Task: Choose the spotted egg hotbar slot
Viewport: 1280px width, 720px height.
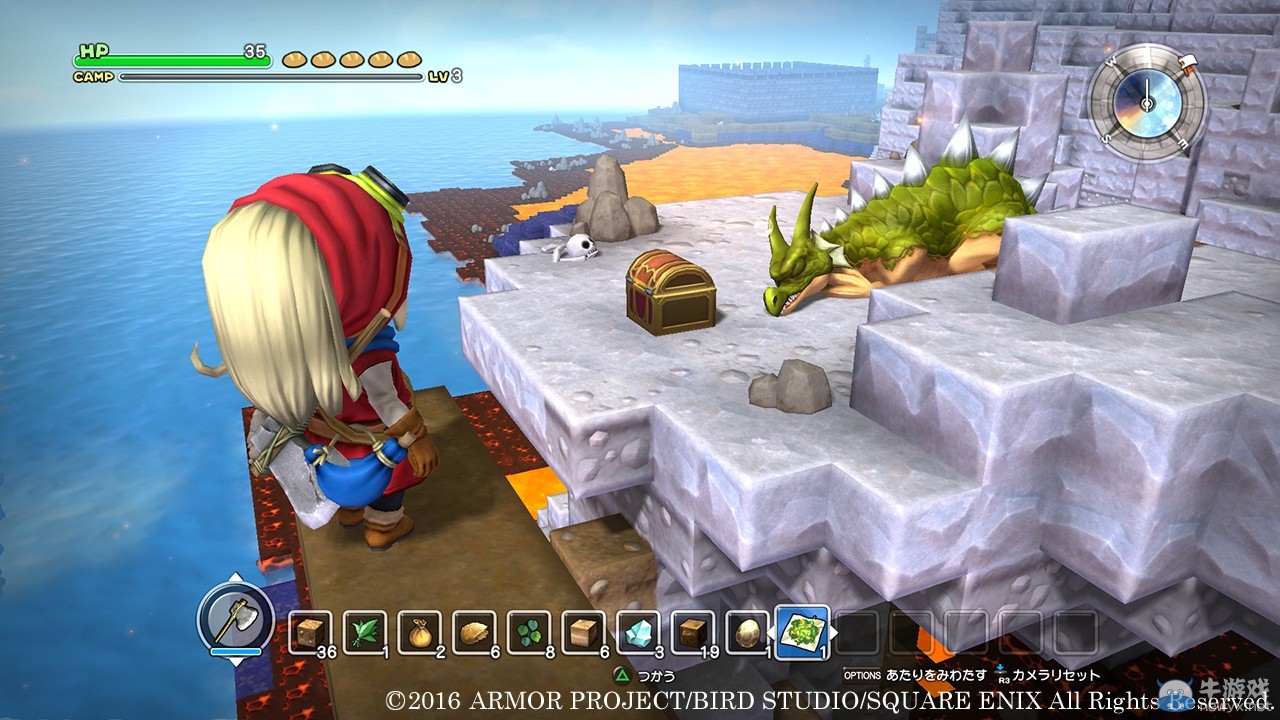Action: click(747, 632)
